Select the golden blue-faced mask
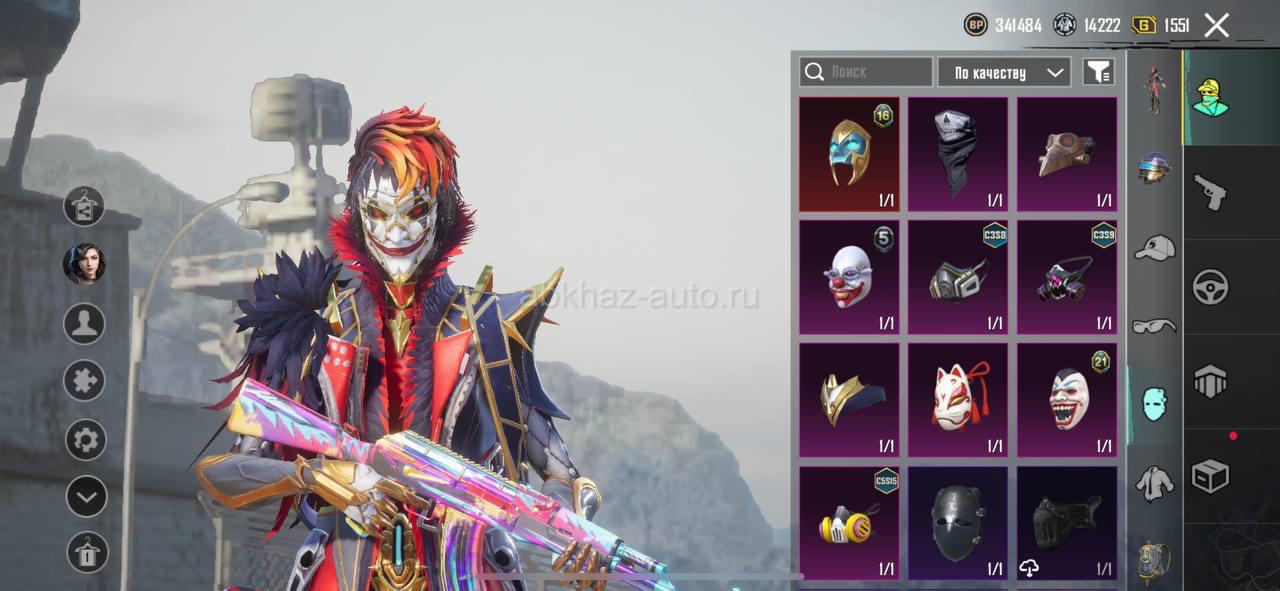This screenshot has height=591, width=1280. (x=849, y=154)
